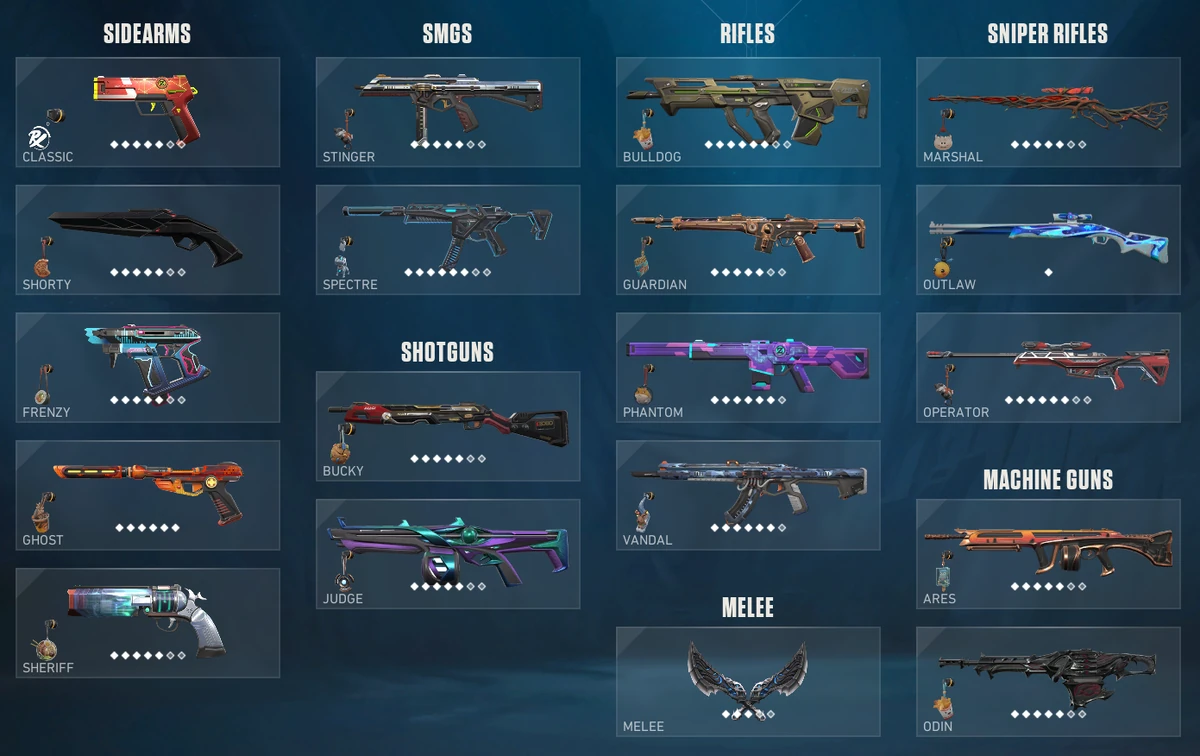Select the Classic sidearm tile

(x=147, y=111)
